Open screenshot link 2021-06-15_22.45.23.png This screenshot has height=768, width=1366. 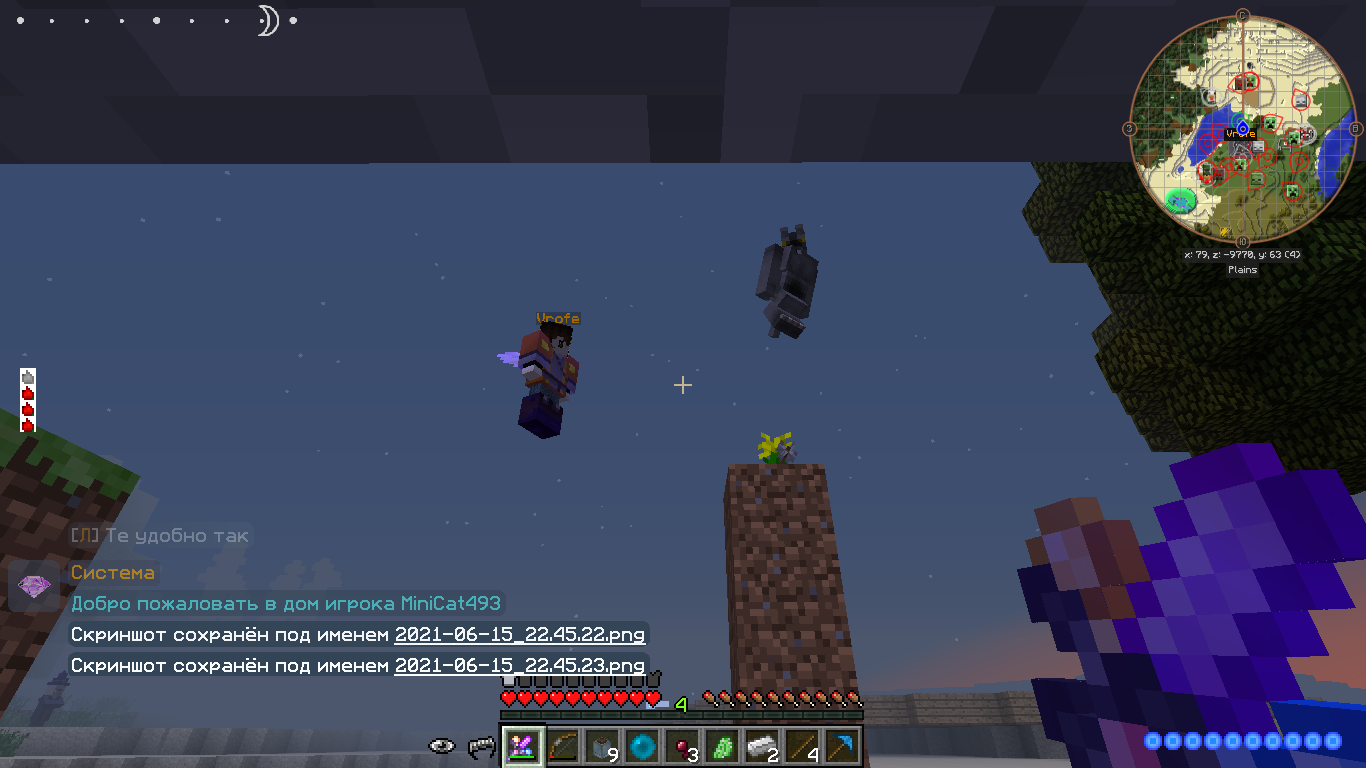click(520, 665)
